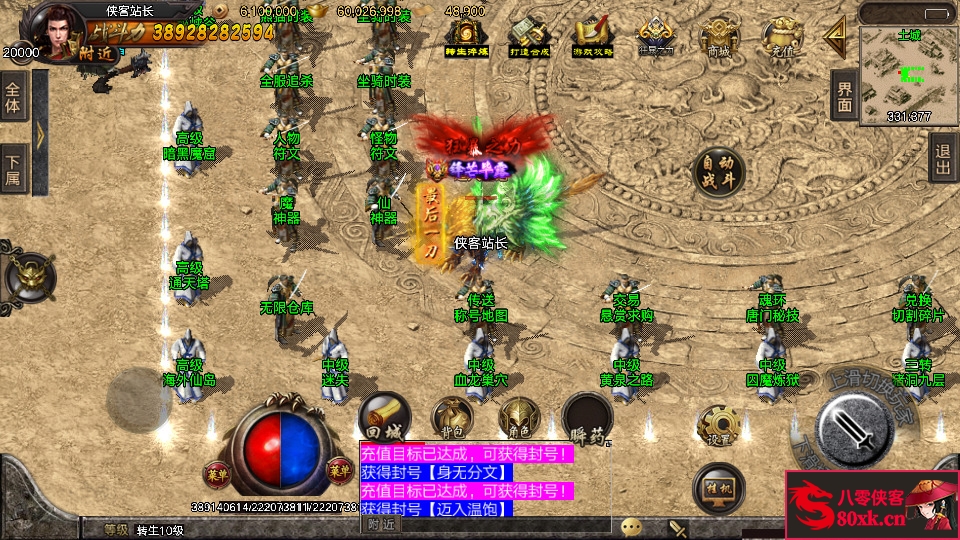960x540 pixels.
Task: Select the 下属 tab
Action: pos(14,168)
